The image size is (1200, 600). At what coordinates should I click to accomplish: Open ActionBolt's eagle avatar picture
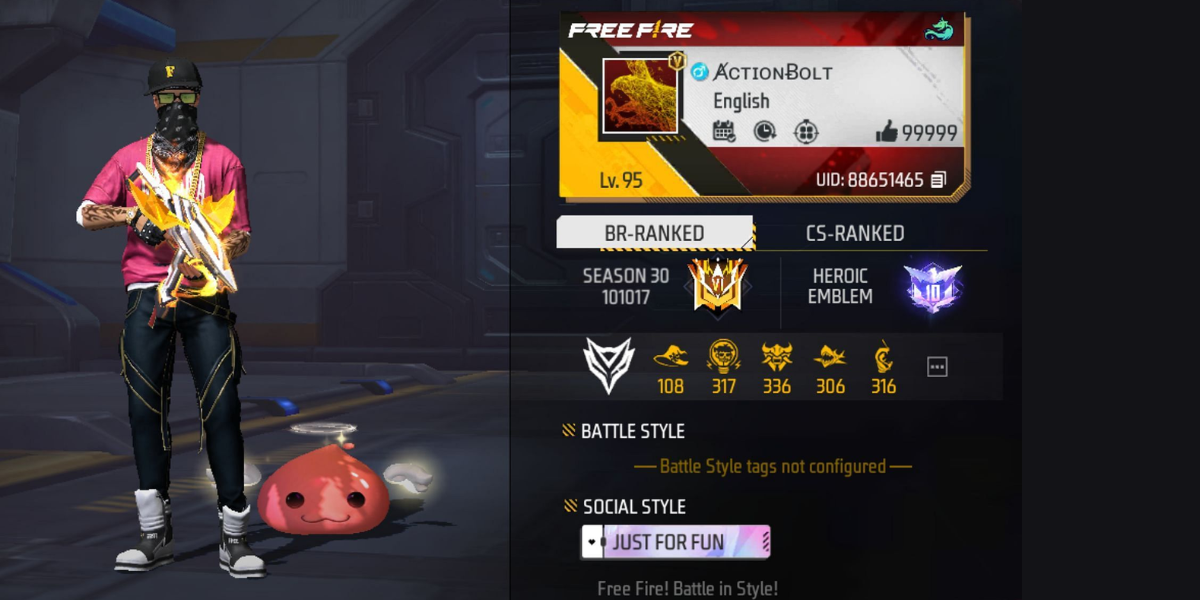pyautogui.click(x=639, y=96)
